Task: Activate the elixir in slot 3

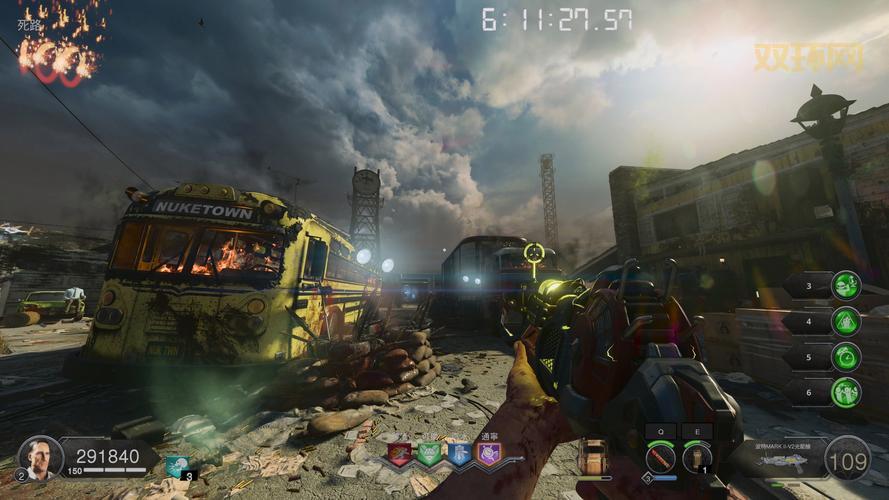Action: 846,285
